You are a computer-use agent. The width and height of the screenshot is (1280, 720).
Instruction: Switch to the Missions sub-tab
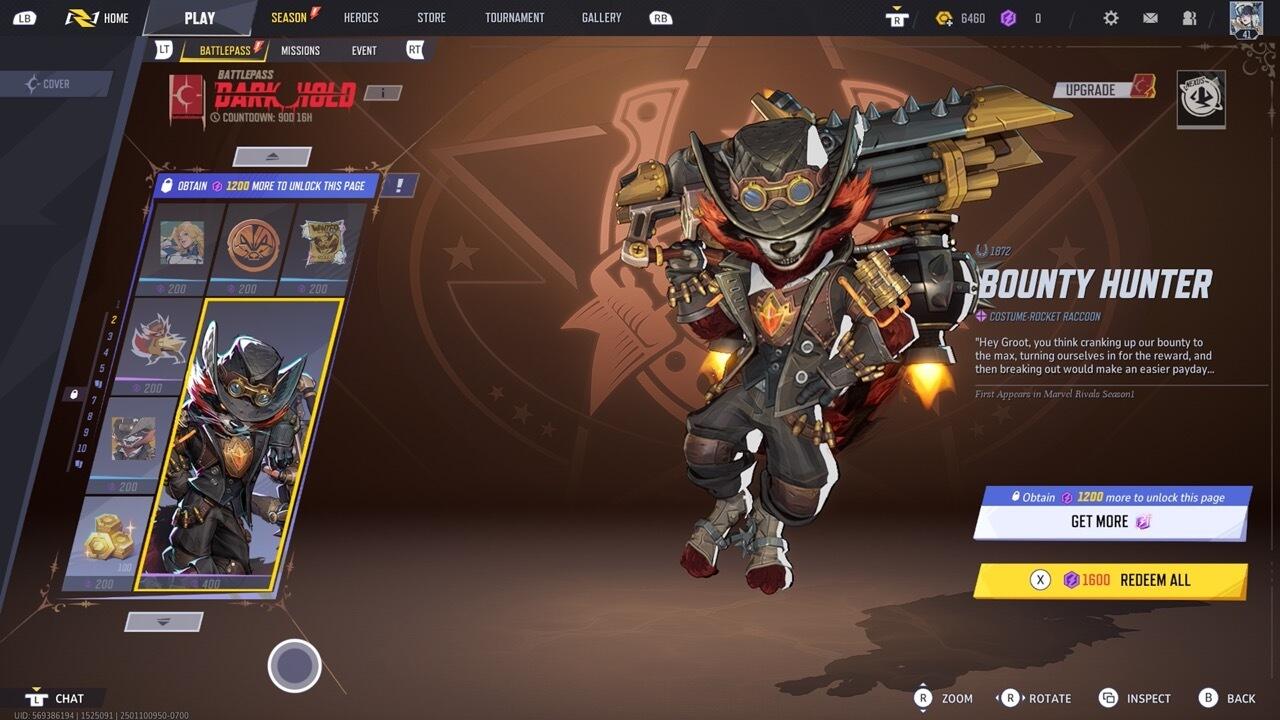tap(300, 50)
